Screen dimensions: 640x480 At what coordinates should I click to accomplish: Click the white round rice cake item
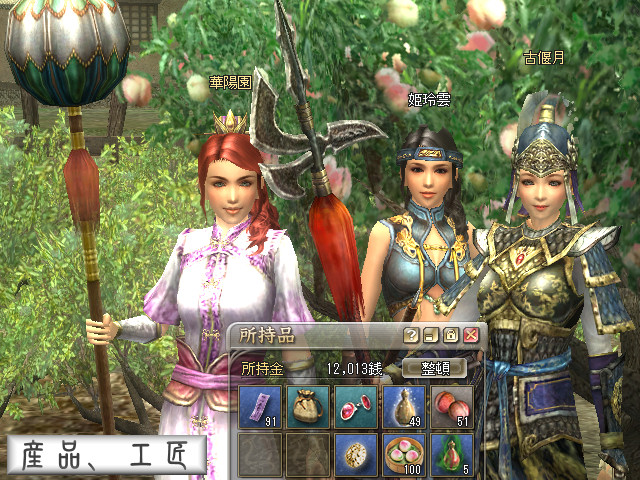tap(356, 454)
